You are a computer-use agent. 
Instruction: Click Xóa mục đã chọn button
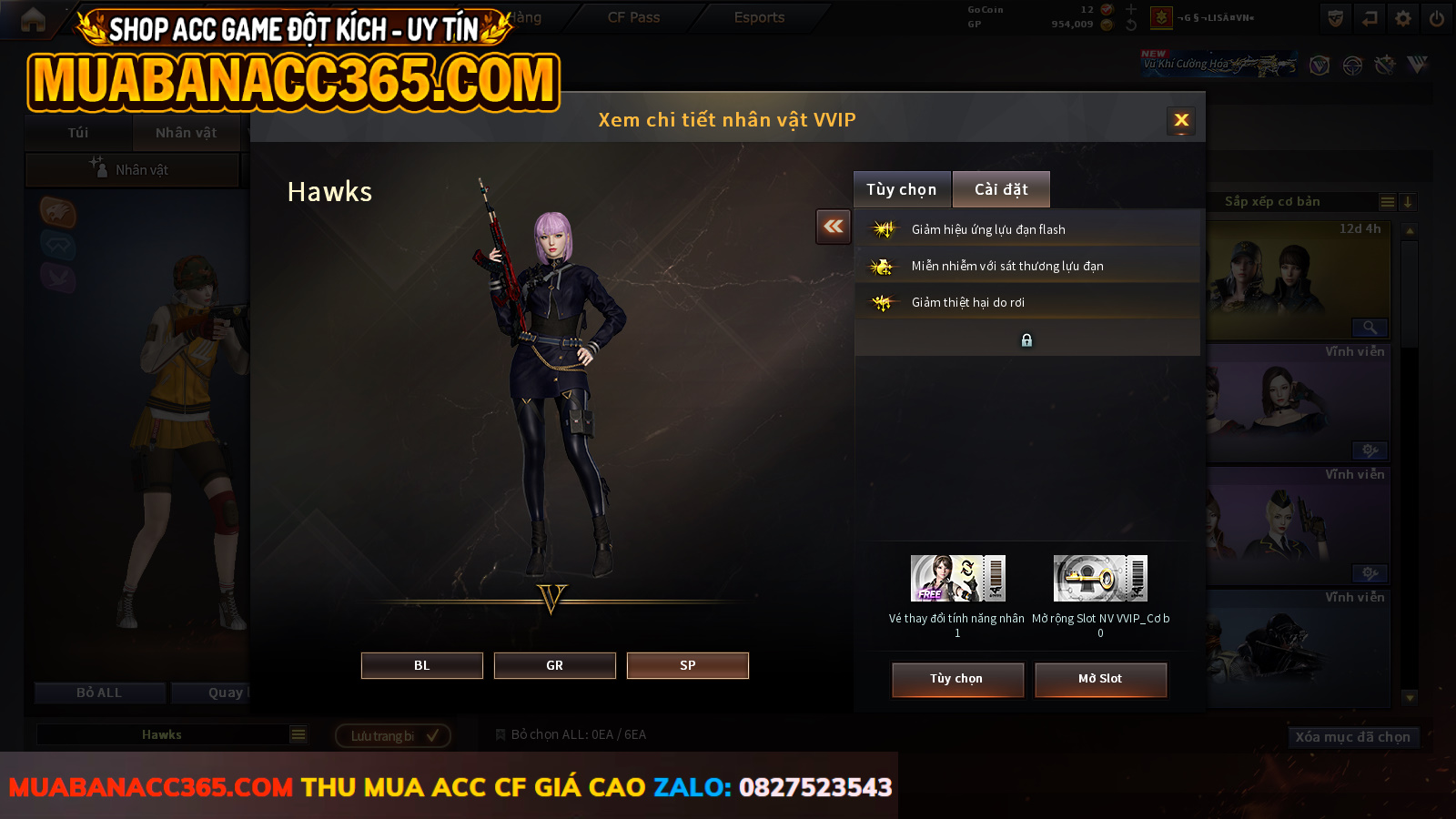(x=1352, y=737)
